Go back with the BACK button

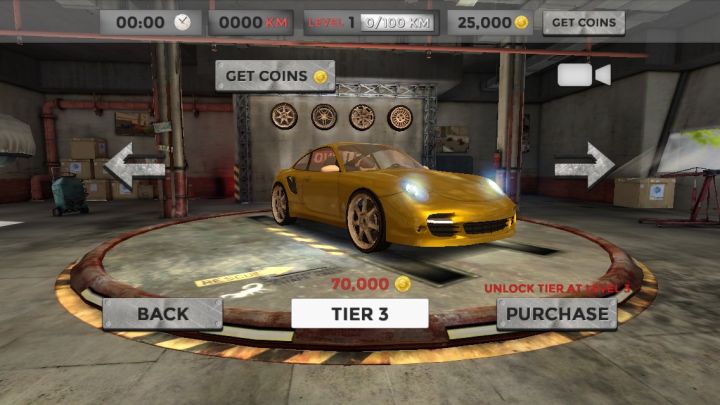162,314
